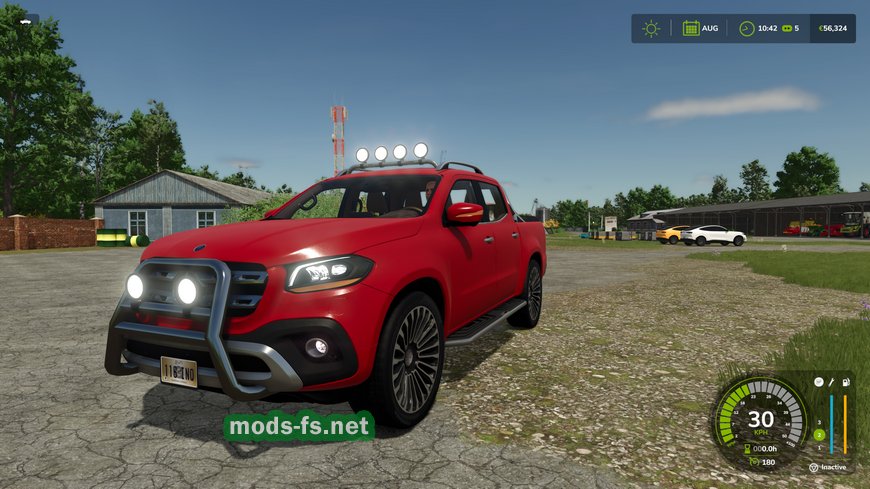Open the calendar showing AUG

[691, 28]
